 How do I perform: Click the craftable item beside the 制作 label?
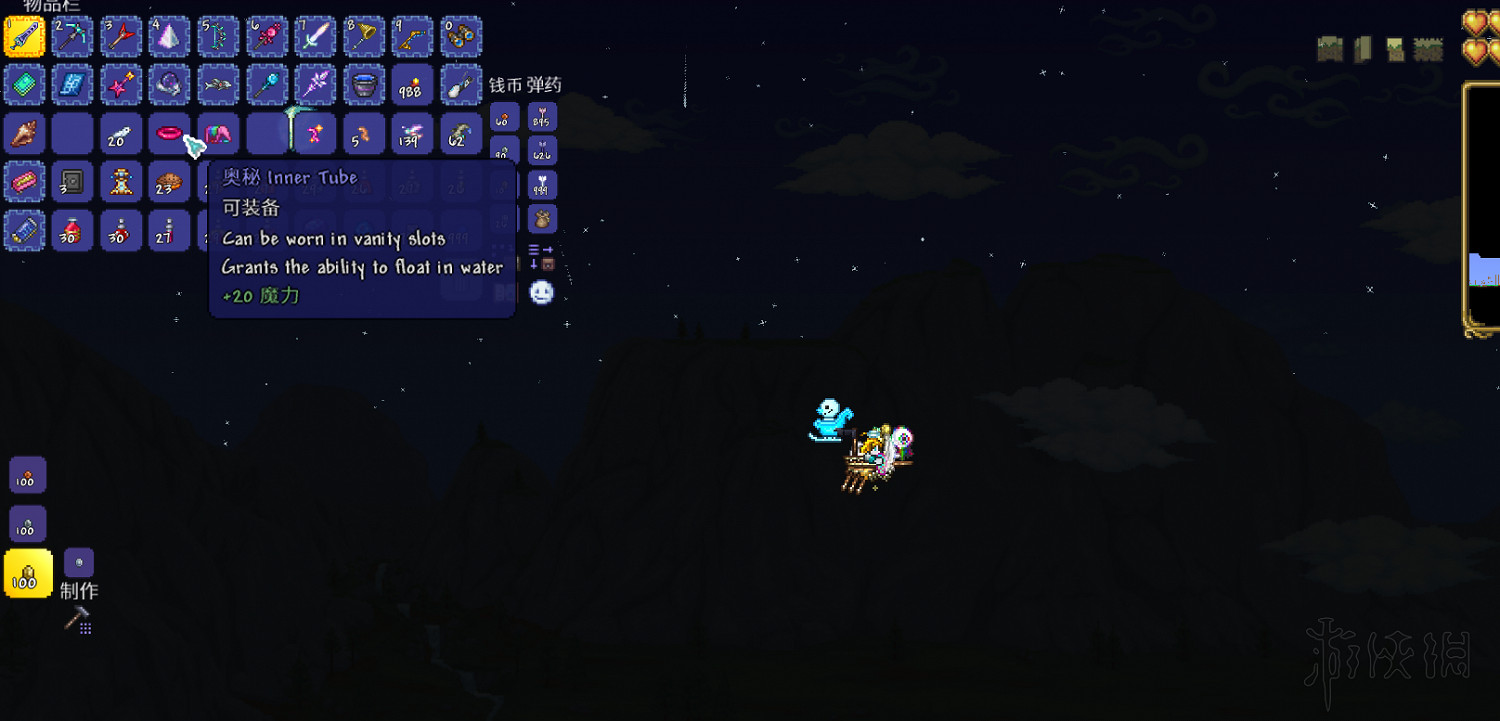click(77, 563)
